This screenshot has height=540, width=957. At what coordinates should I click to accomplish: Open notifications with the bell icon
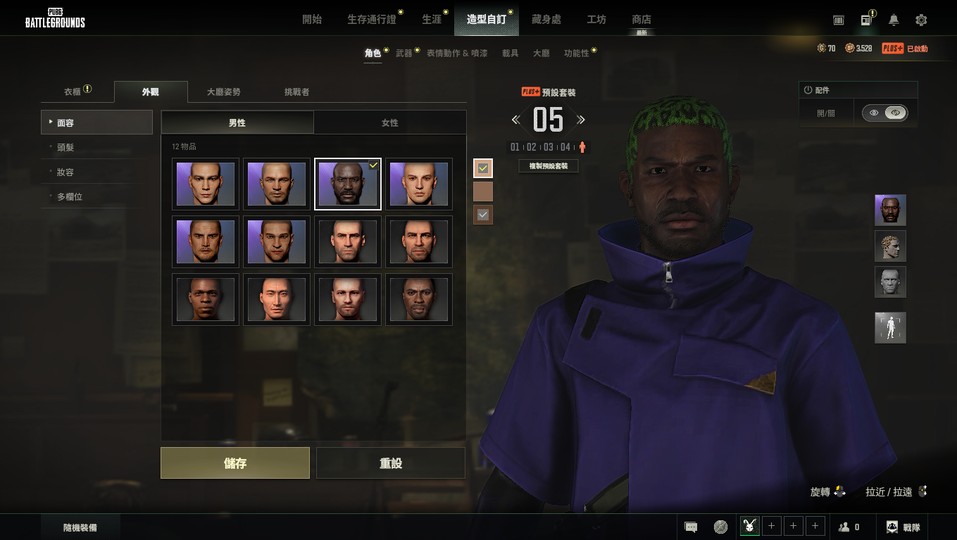pos(893,20)
